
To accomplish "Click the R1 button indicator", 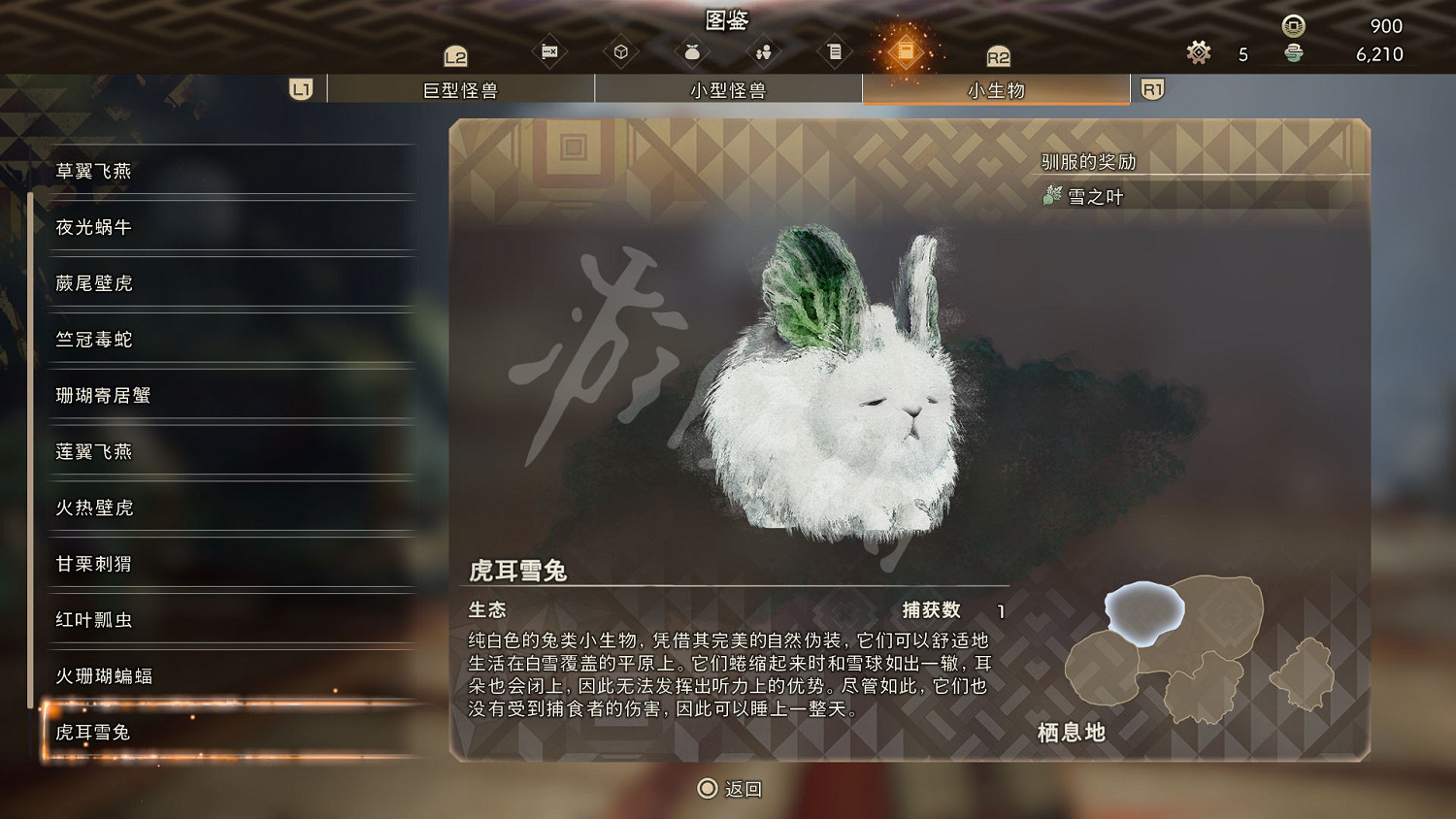I will (1151, 88).
